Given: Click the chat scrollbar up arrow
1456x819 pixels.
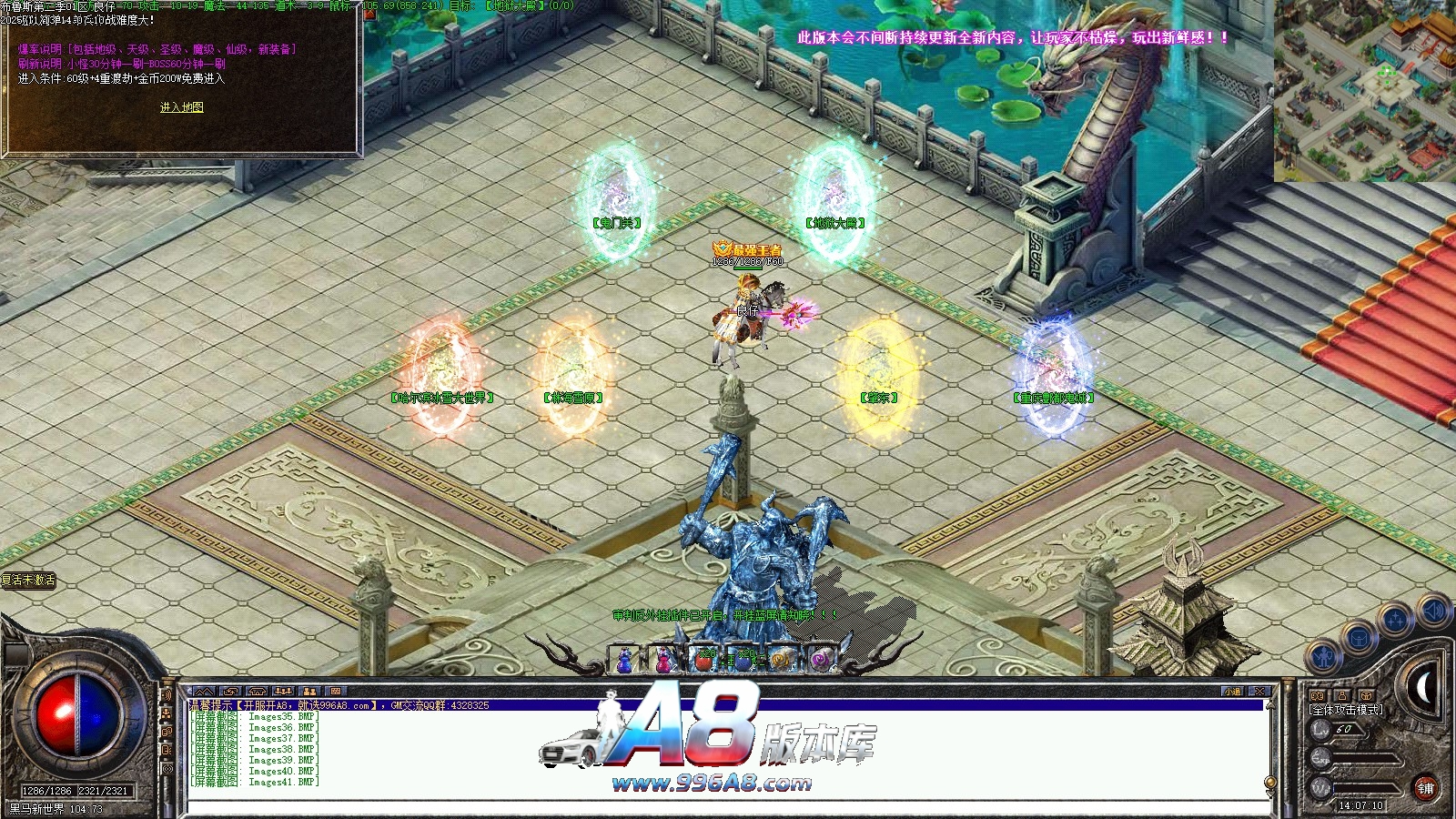Looking at the screenshot, I should [1270, 704].
